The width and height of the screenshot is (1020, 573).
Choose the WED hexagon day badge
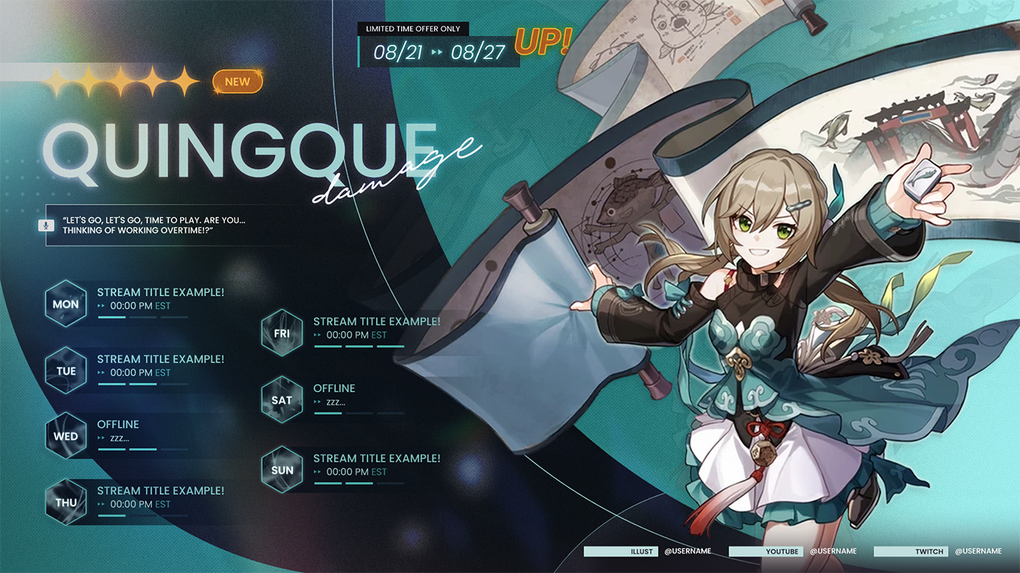click(66, 436)
